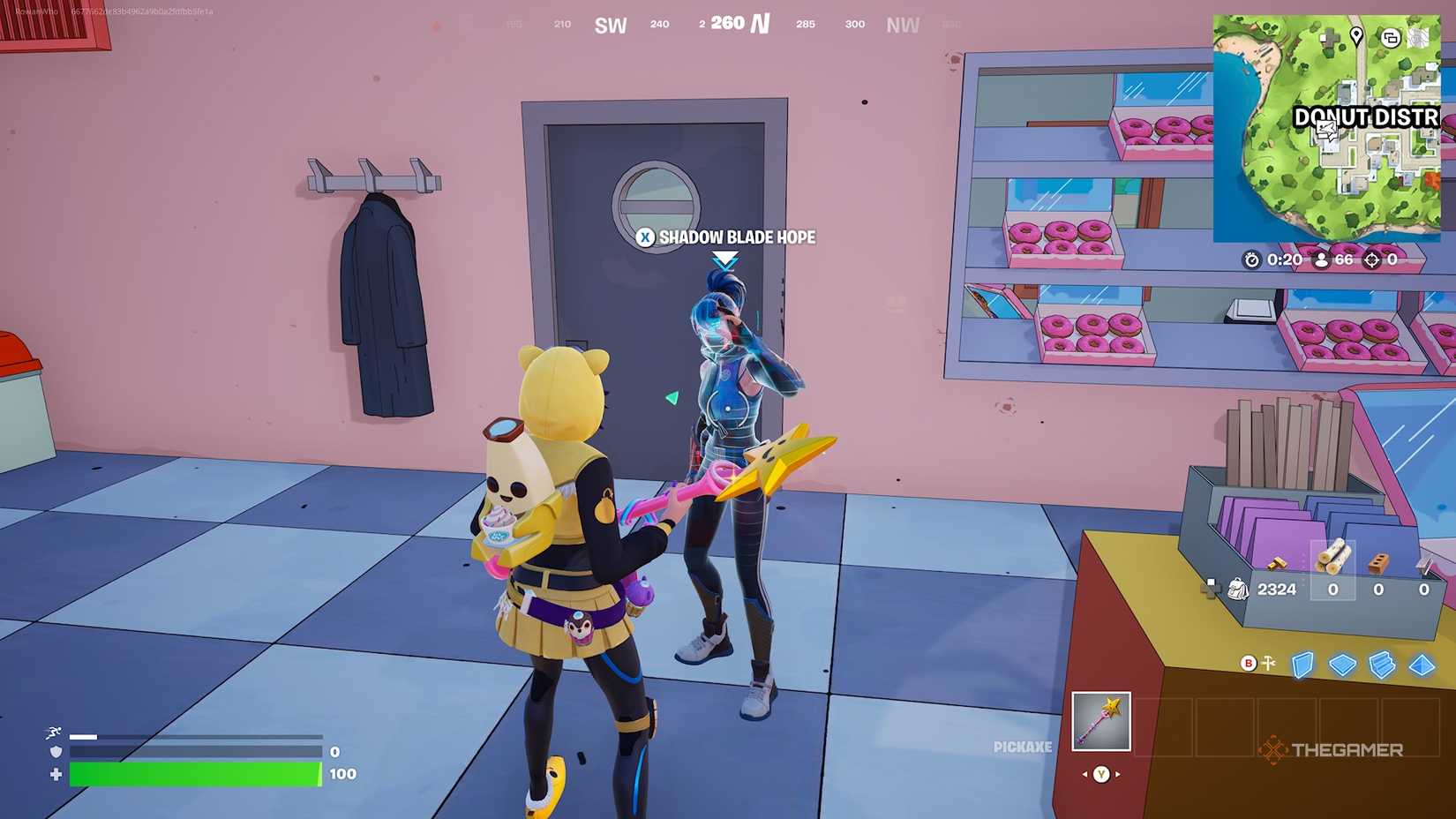Click the brick resource count icon
This screenshot has height=819, width=1456.
[x=1378, y=563]
